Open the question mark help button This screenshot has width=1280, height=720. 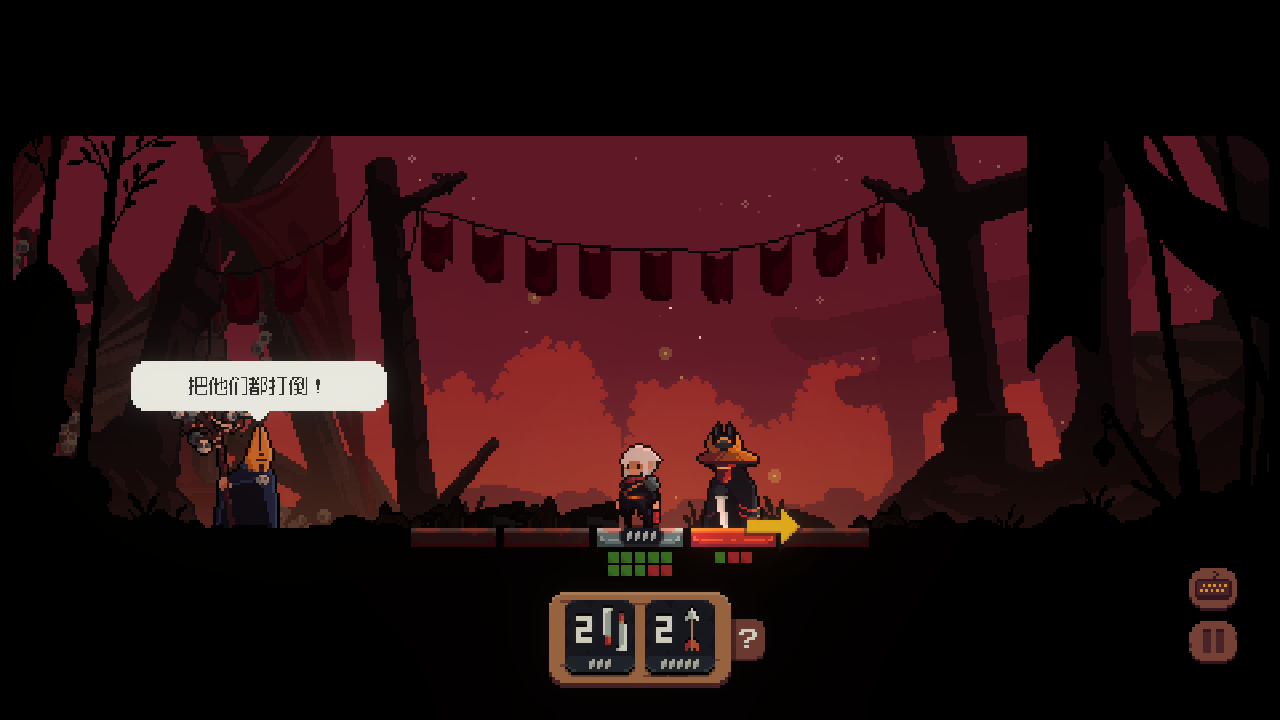tap(749, 639)
